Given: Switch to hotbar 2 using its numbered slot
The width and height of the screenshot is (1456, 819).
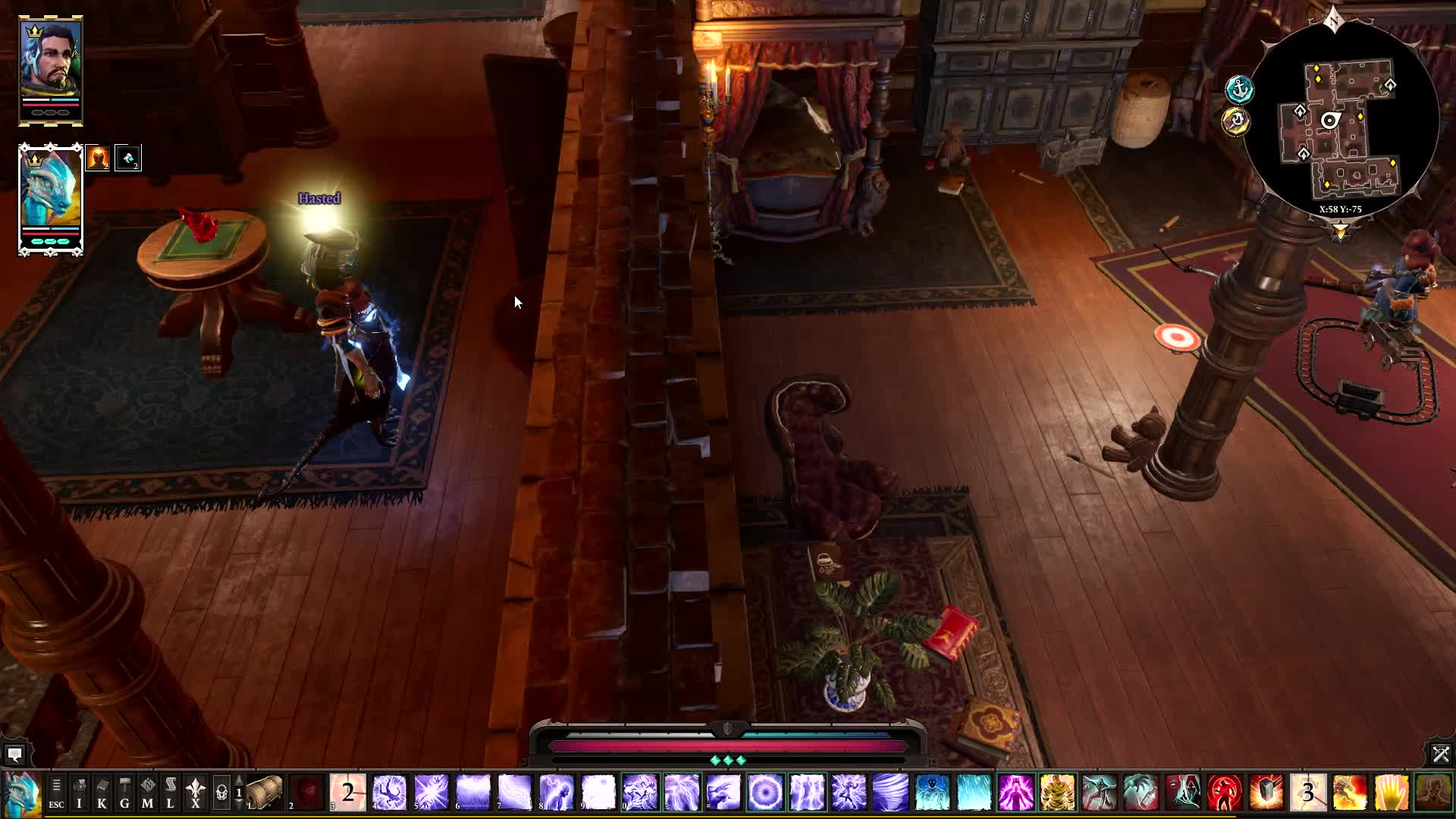Looking at the screenshot, I should click(x=347, y=792).
